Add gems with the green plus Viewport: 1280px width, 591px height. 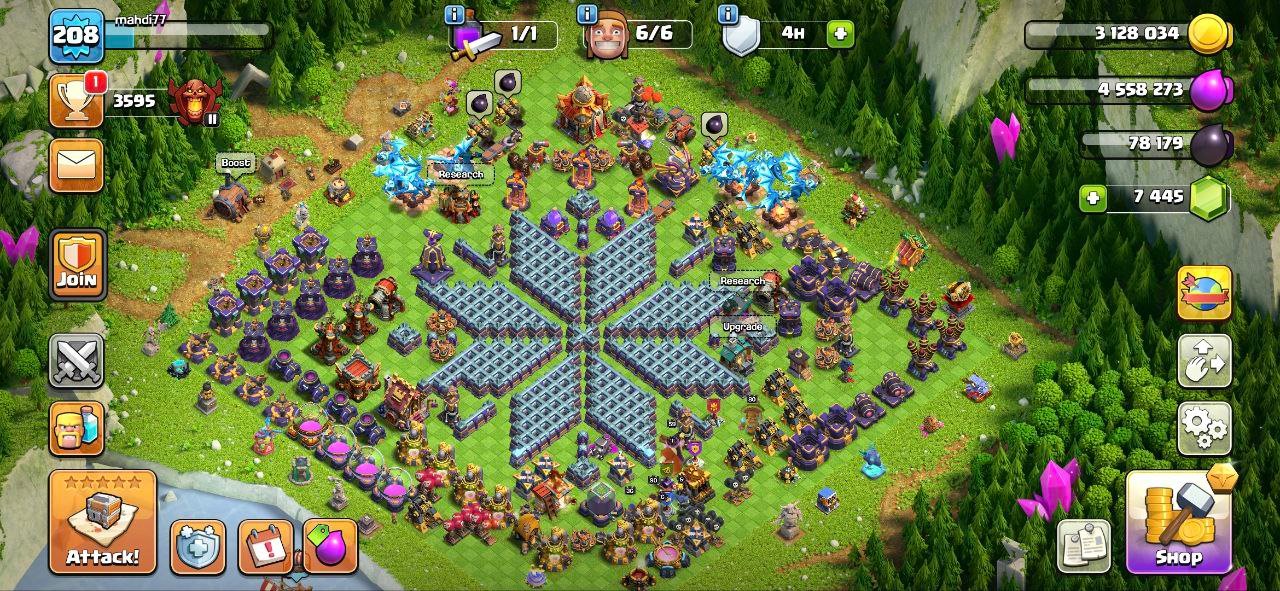(x=1093, y=198)
